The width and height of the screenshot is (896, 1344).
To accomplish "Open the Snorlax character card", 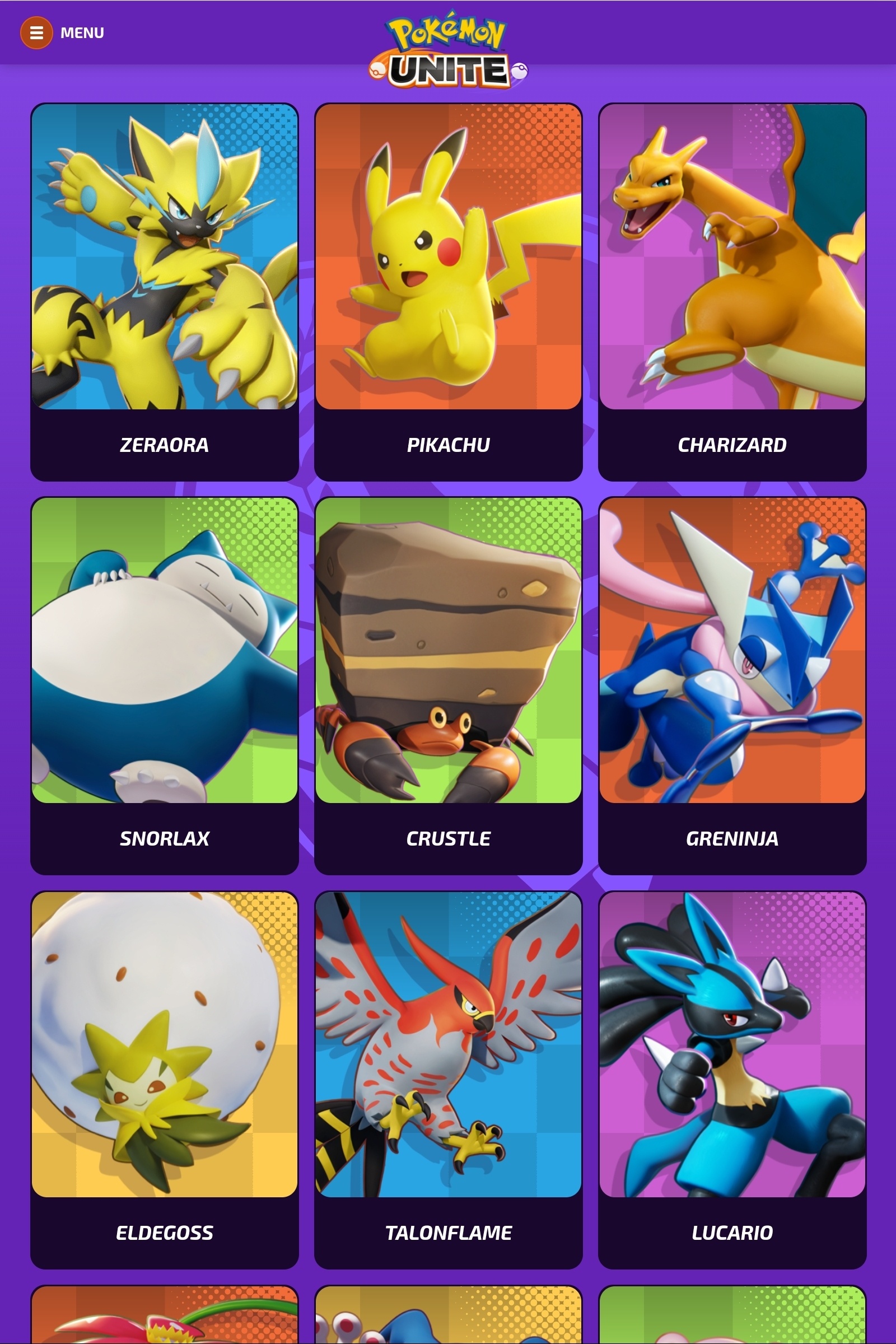I will point(165,653).
